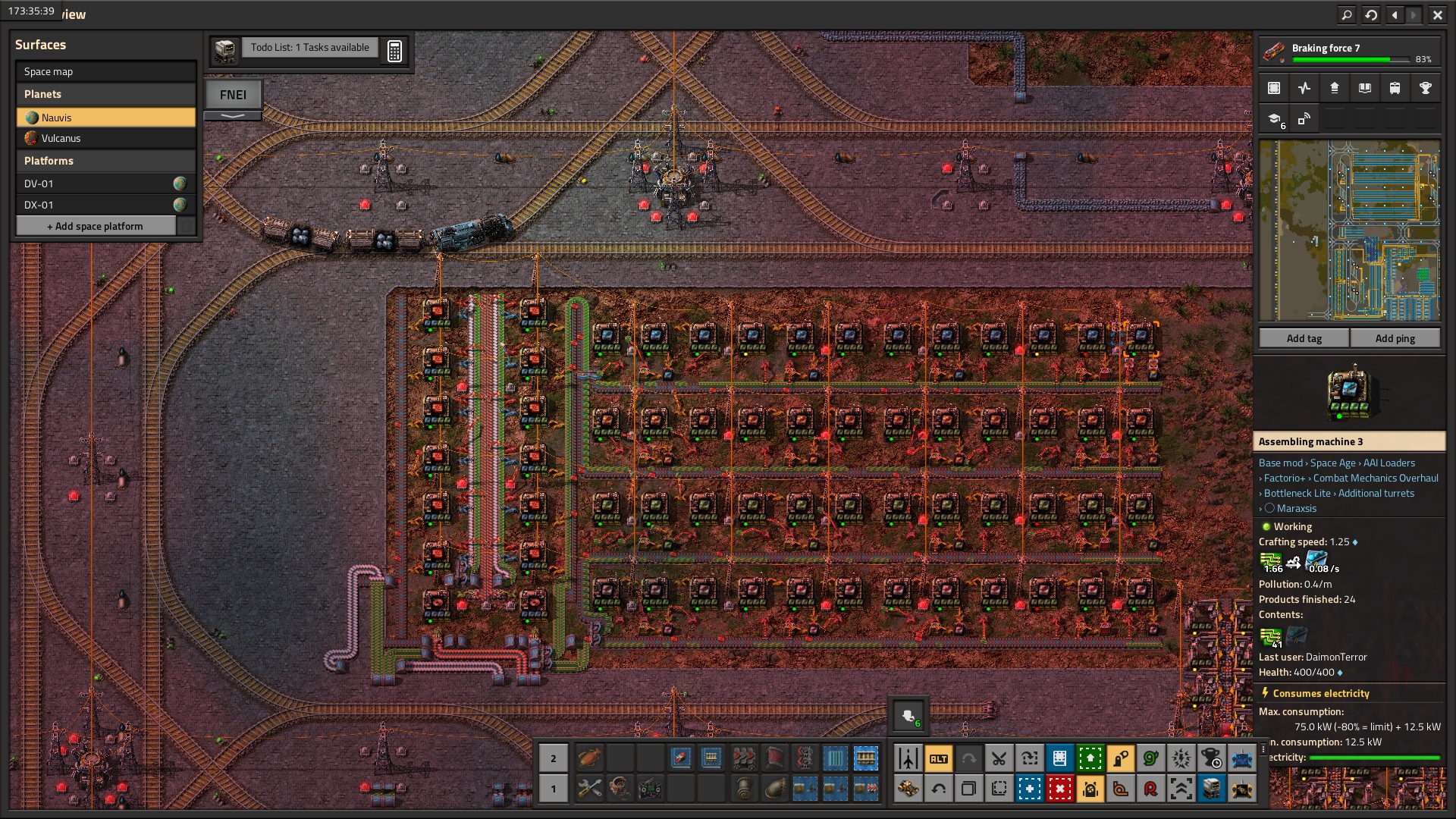Activate the red deconstruction planner shortcut
This screenshot has width=1456, height=819.
pyautogui.click(x=1059, y=789)
